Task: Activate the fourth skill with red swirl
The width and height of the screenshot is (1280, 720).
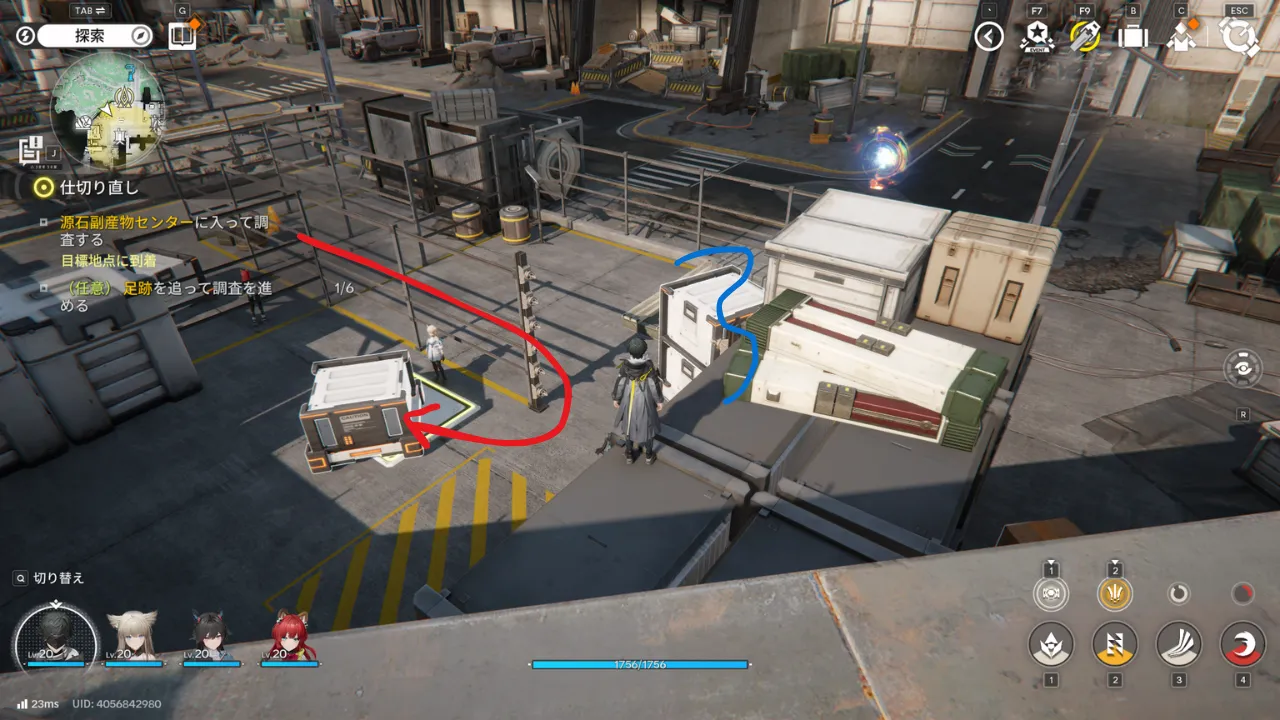Action: pyautogui.click(x=1242, y=644)
